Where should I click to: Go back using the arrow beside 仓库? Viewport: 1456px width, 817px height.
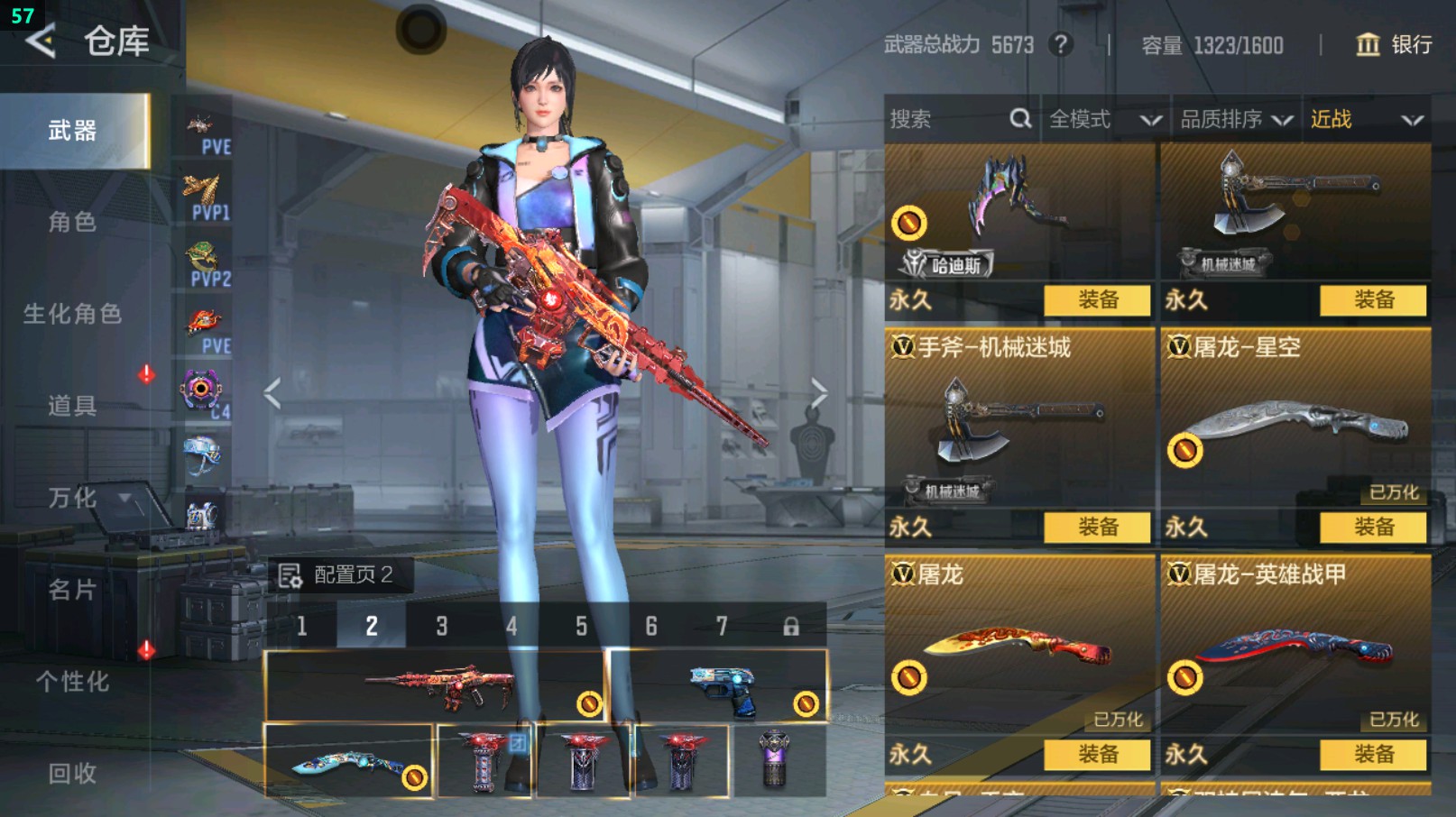click(x=41, y=41)
